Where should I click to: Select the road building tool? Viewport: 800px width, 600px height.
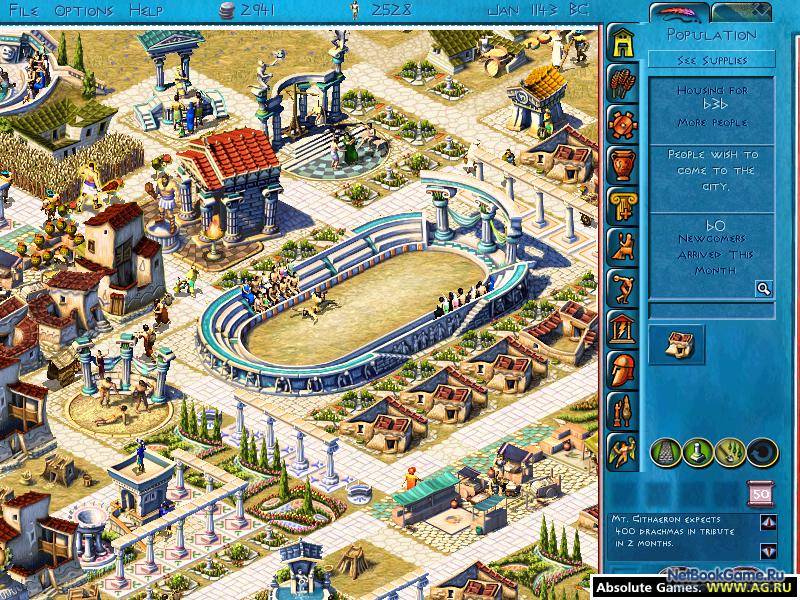[665, 453]
